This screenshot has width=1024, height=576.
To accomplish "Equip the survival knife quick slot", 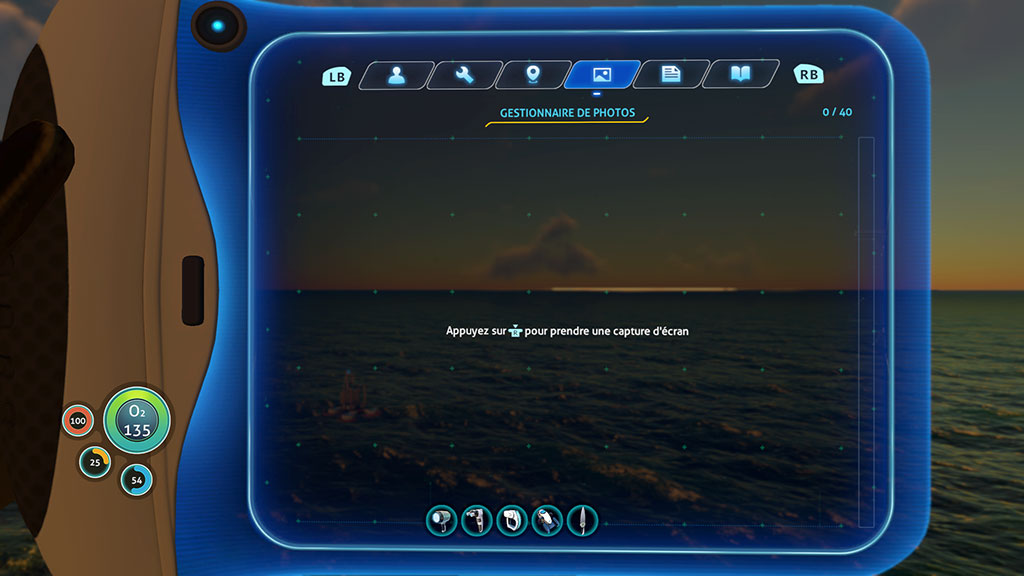I will point(582,520).
